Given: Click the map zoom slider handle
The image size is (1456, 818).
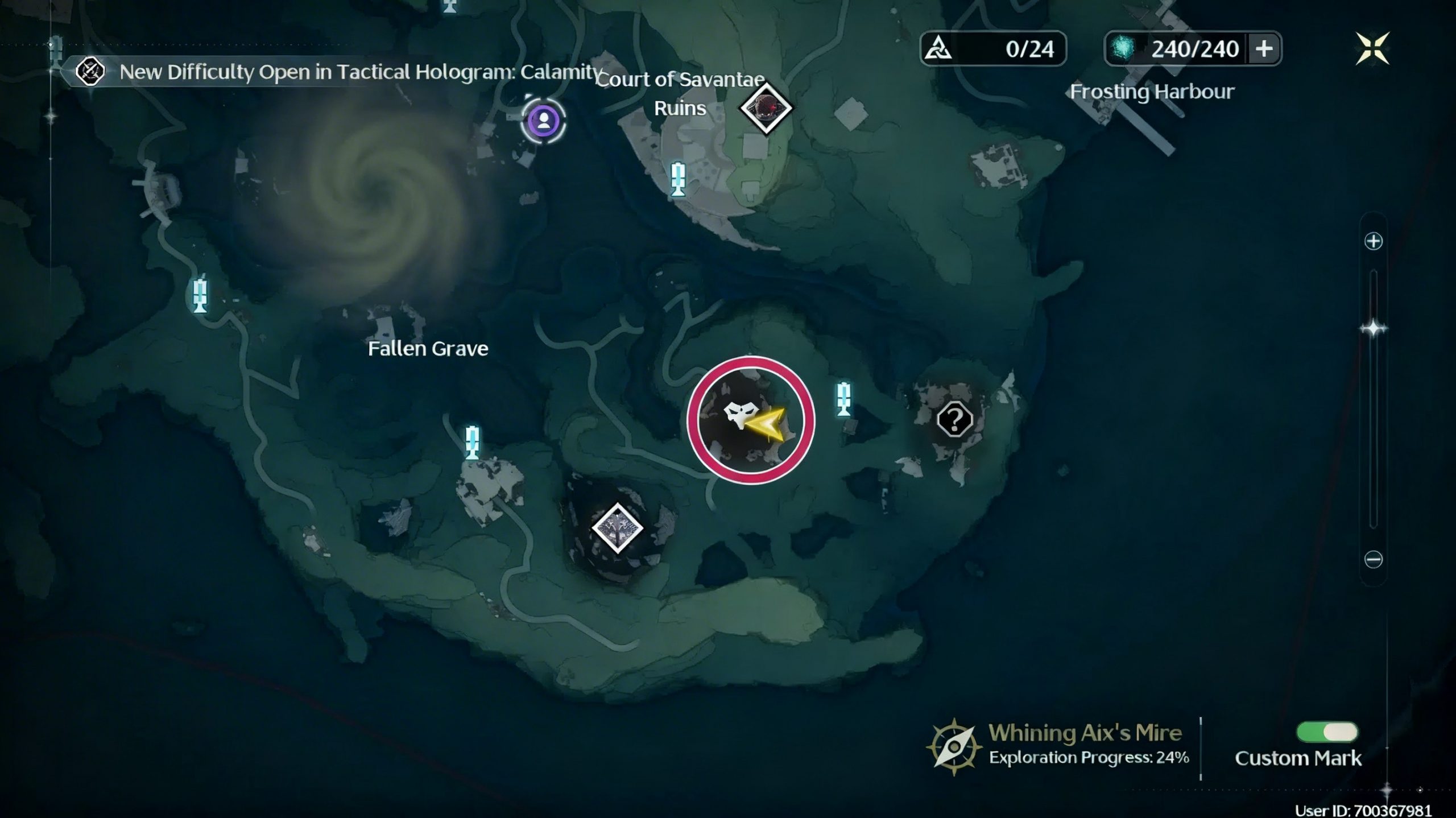Looking at the screenshot, I should [x=1373, y=328].
